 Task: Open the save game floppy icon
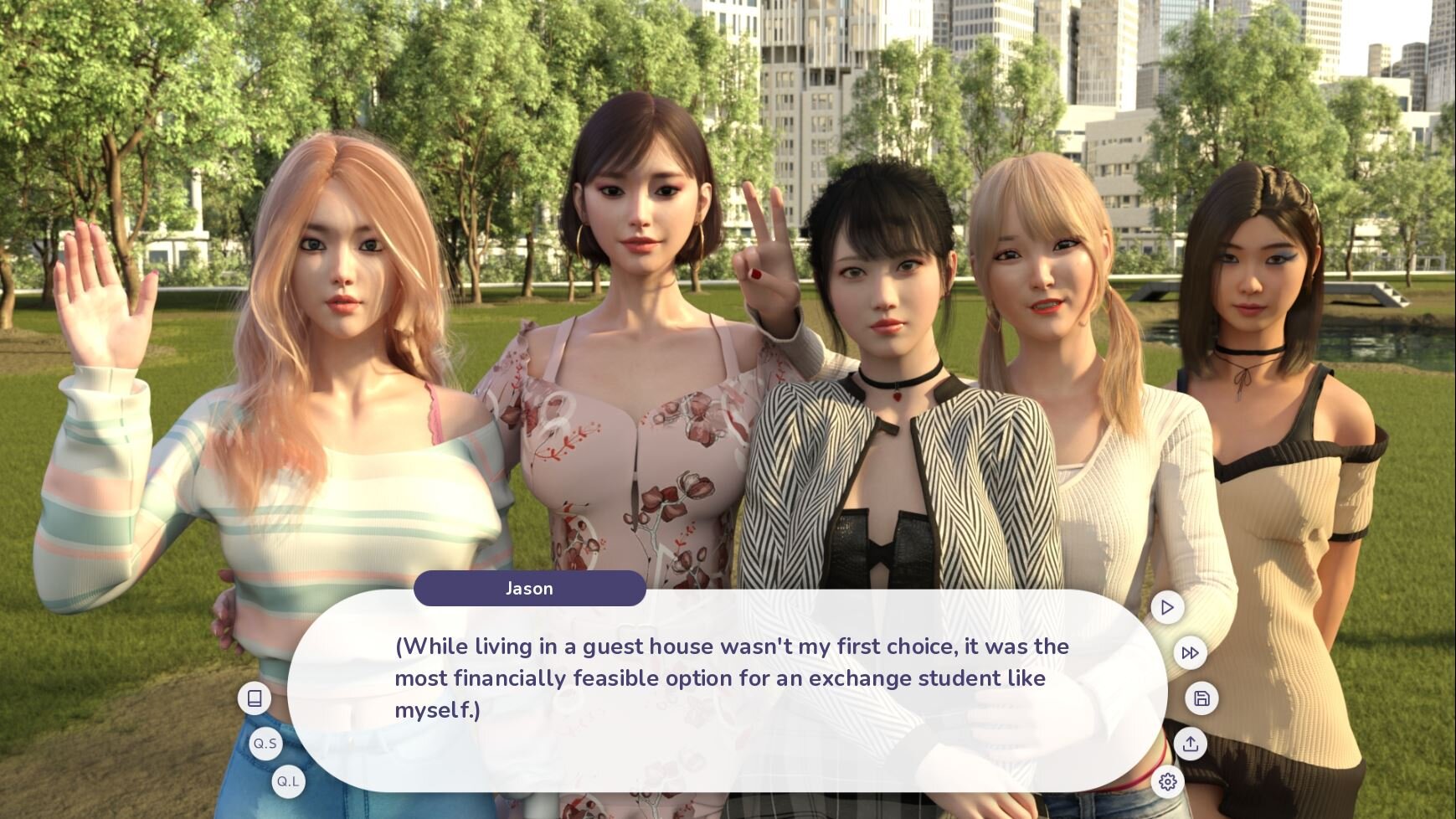coord(1201,698)
